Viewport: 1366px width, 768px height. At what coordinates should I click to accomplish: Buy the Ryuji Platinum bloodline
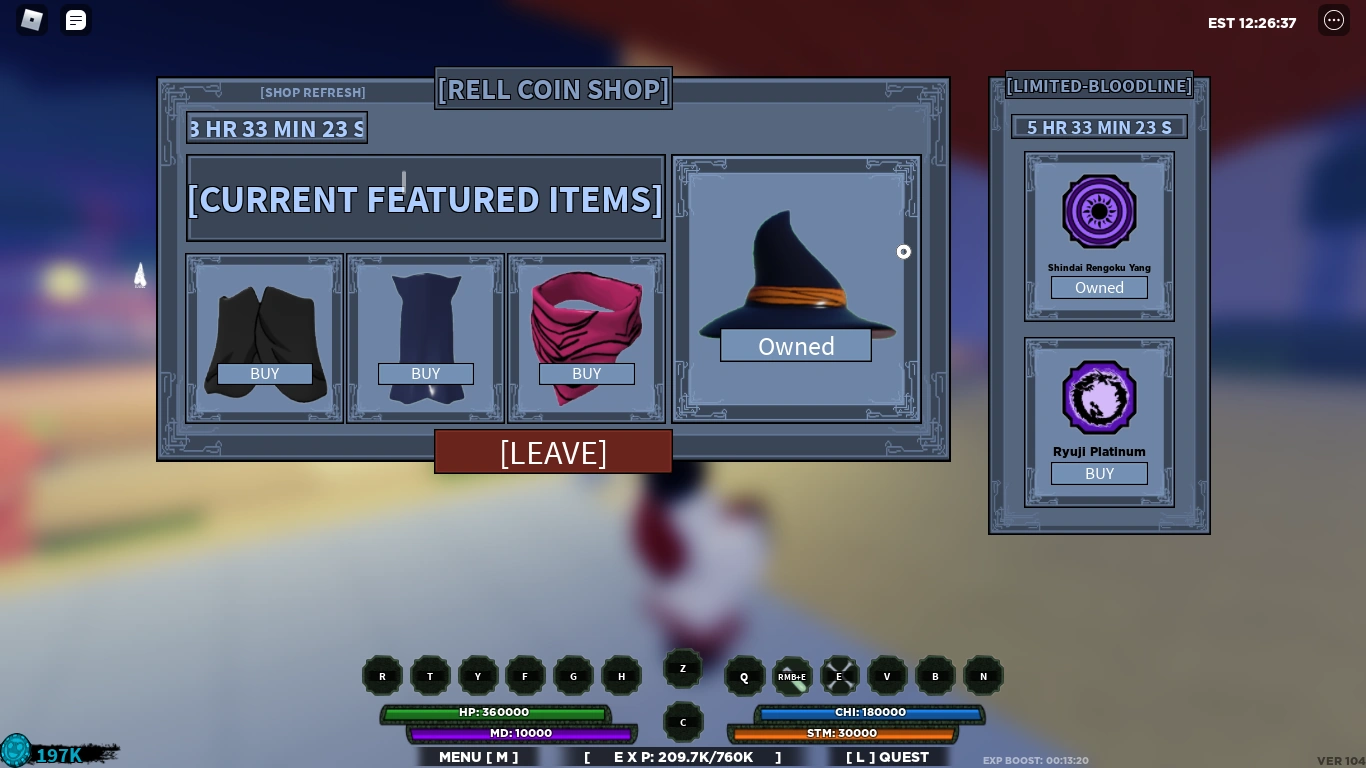[x=1099, y=473]
